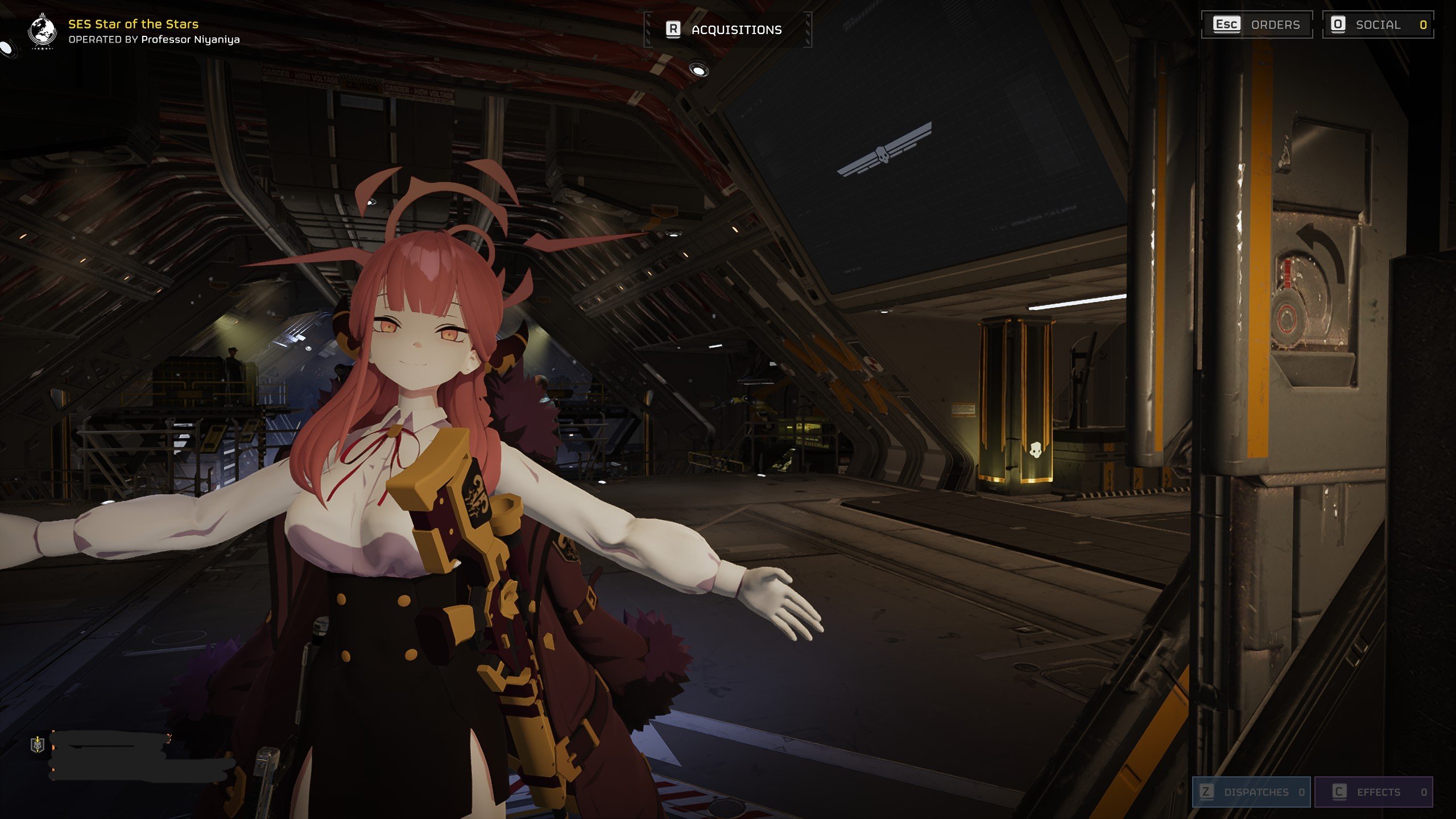Viewport: 1456px width, 819px height.
Task: Click the Super Earth ship emblem
Action: point(42,32)
